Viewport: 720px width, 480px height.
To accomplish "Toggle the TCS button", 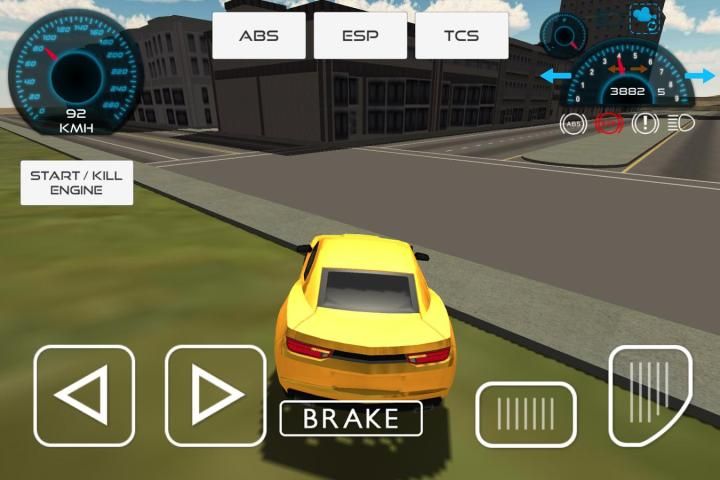I will click(461, 36).
